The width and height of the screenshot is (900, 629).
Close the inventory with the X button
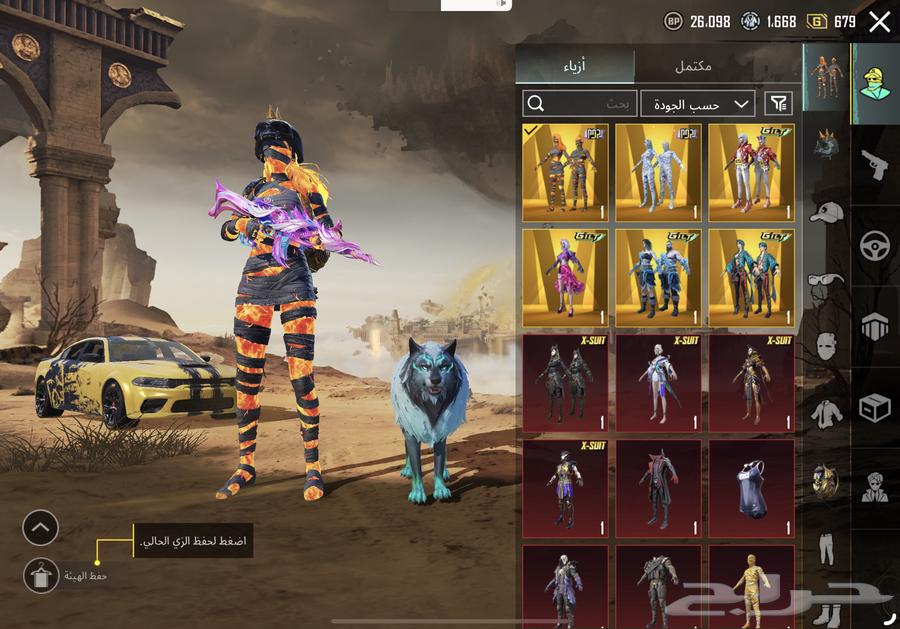pos(879,21)
